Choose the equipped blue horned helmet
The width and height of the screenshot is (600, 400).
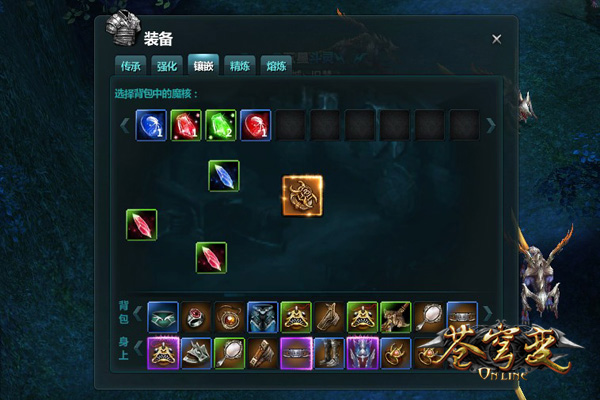click(x=362, y=352)
